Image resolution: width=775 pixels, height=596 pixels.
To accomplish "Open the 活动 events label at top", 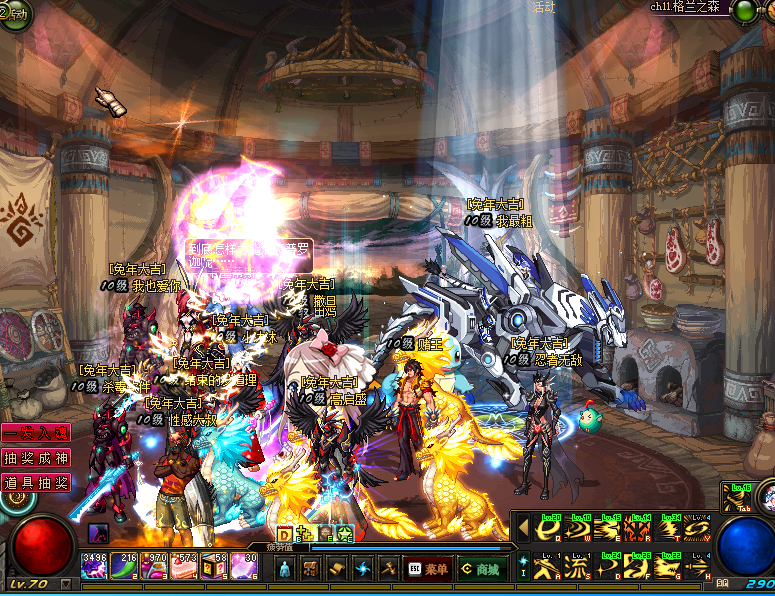I will (x=544, y=6).
